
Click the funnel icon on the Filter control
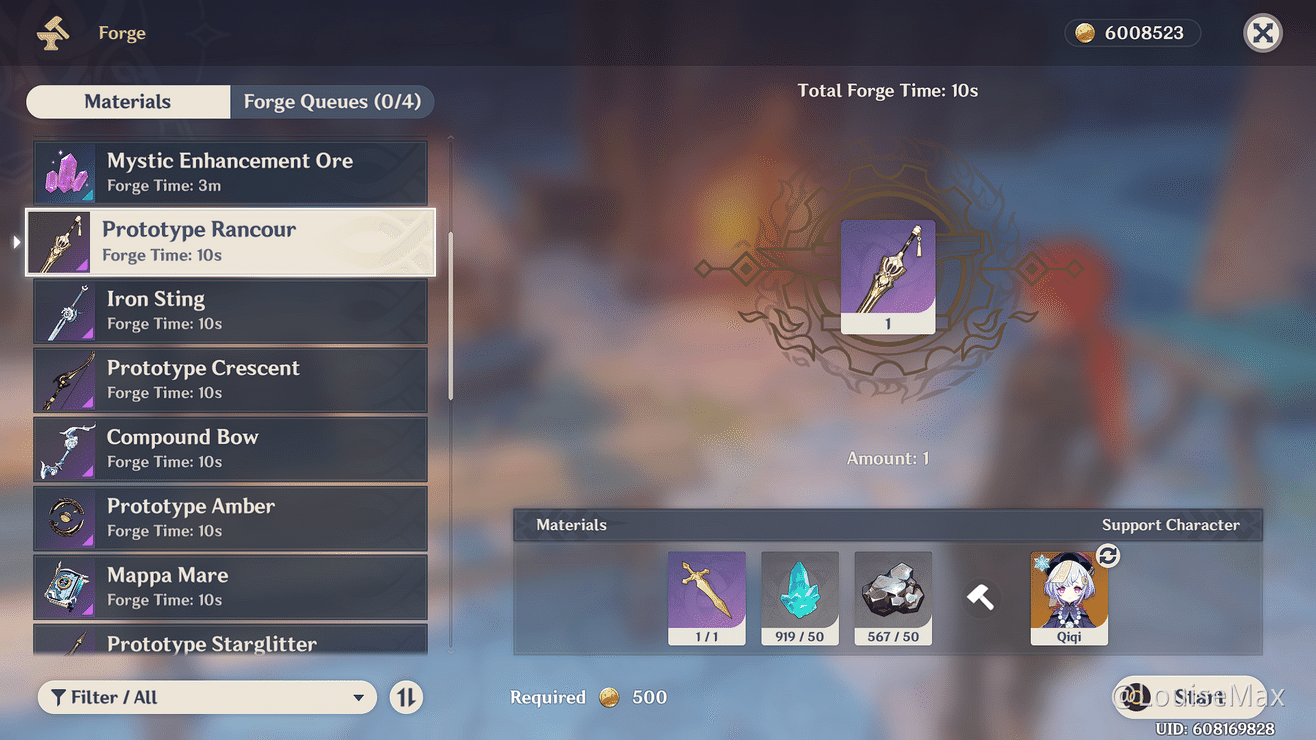(58, 697)
